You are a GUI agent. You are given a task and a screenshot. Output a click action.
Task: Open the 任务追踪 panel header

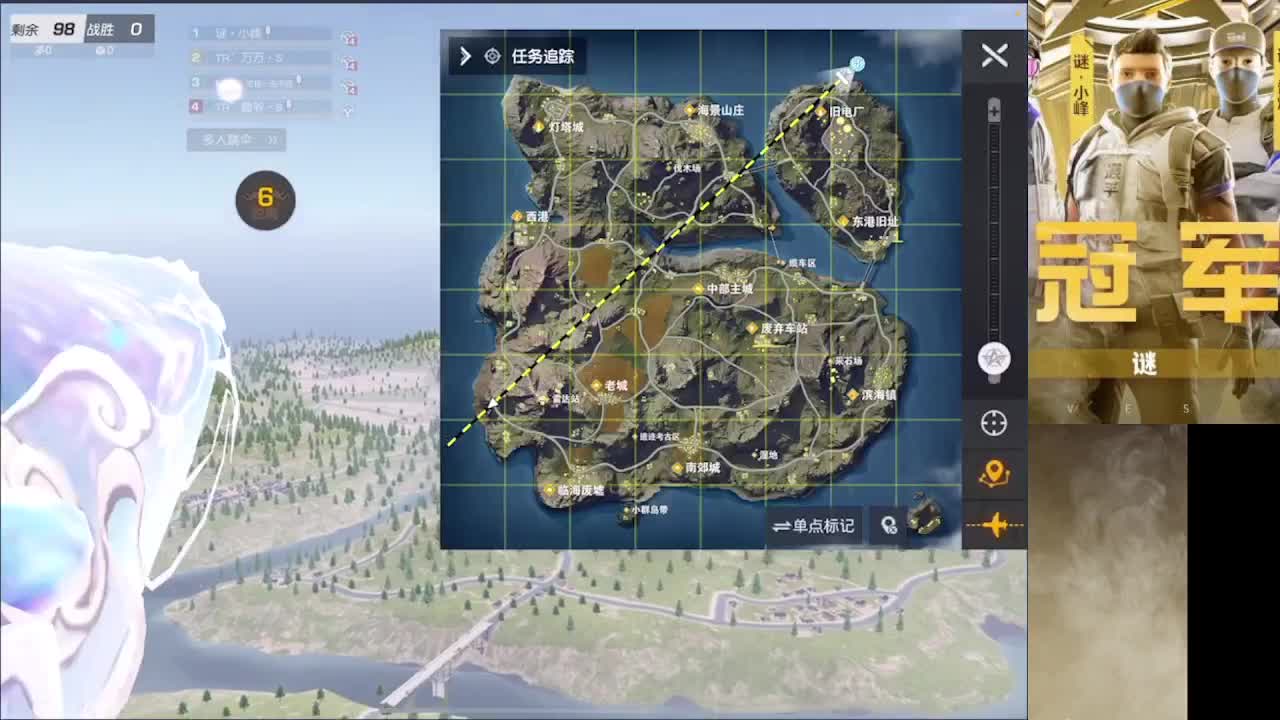click(x=545, y=57)
